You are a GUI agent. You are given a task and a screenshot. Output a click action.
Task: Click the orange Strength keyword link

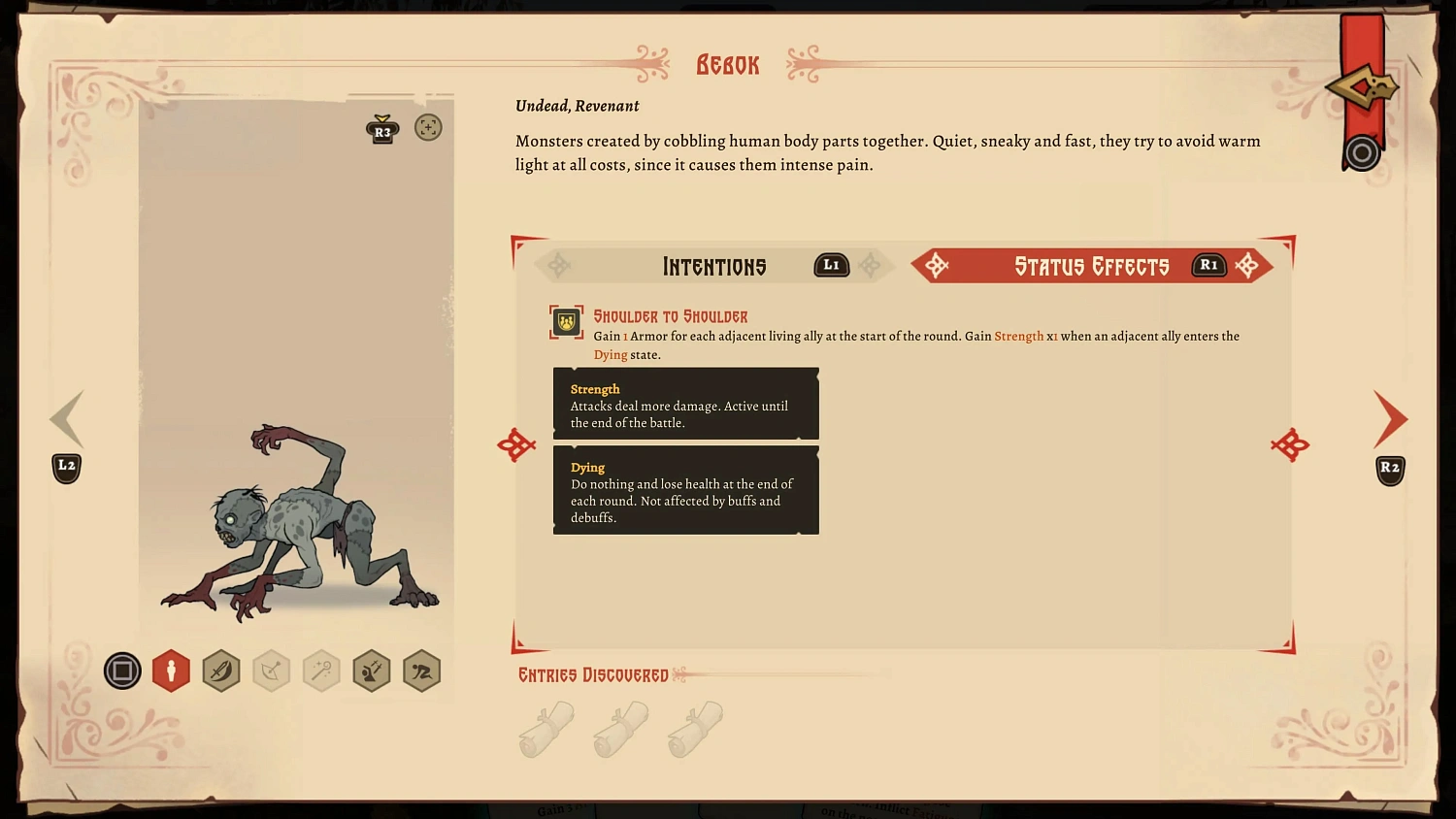1019,336
